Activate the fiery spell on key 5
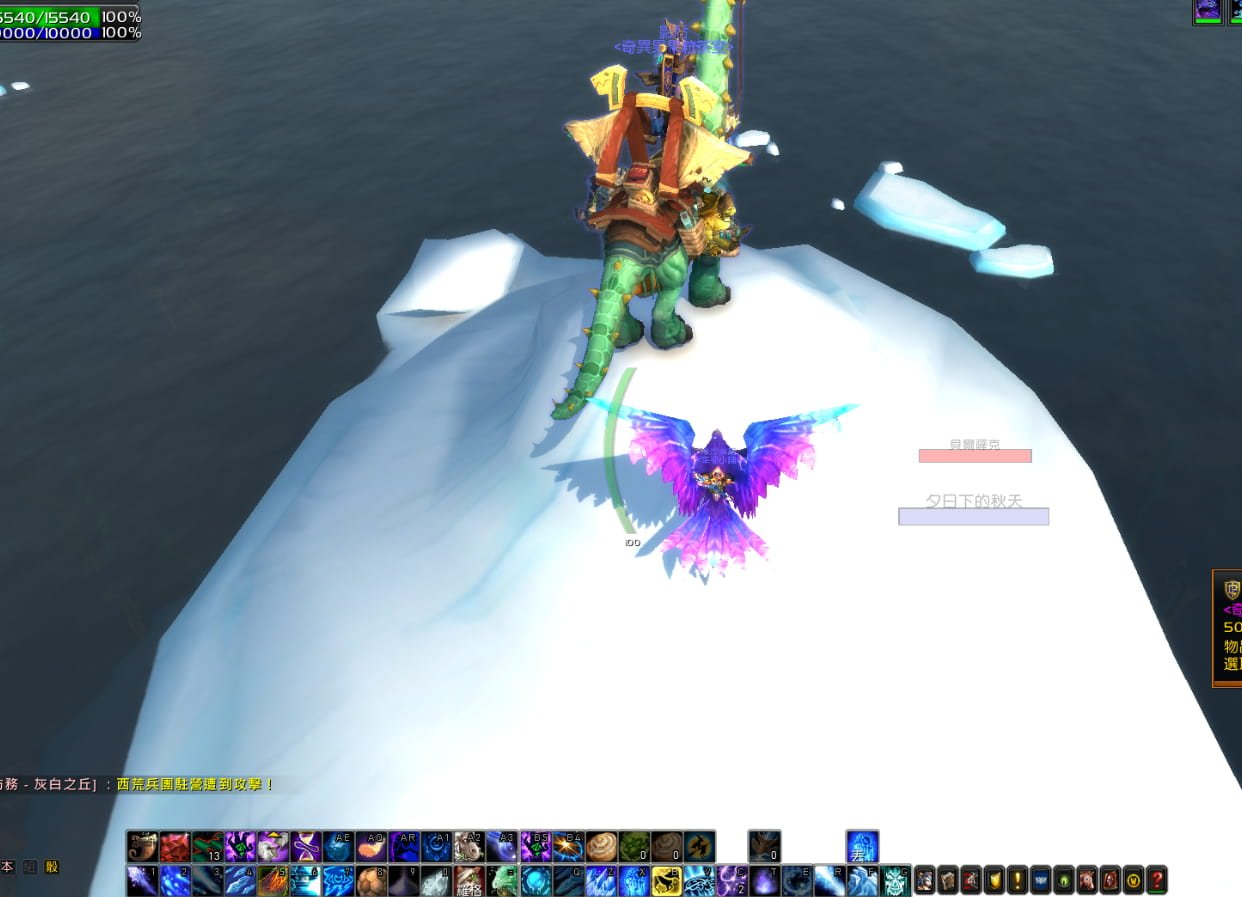 pos(273,880)
